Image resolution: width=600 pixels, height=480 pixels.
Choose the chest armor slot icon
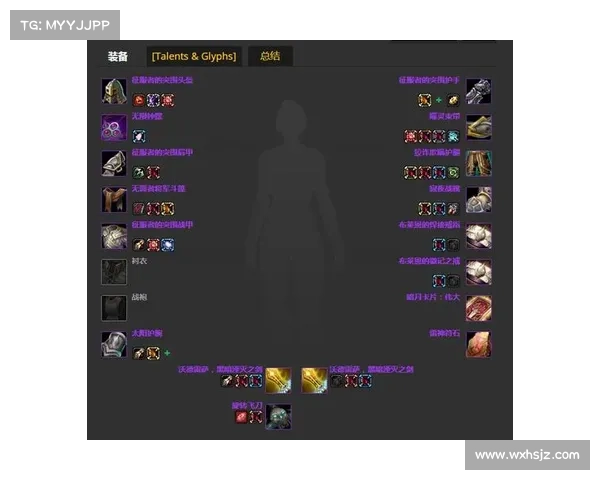pyautogui.click(x=114, y=236)
